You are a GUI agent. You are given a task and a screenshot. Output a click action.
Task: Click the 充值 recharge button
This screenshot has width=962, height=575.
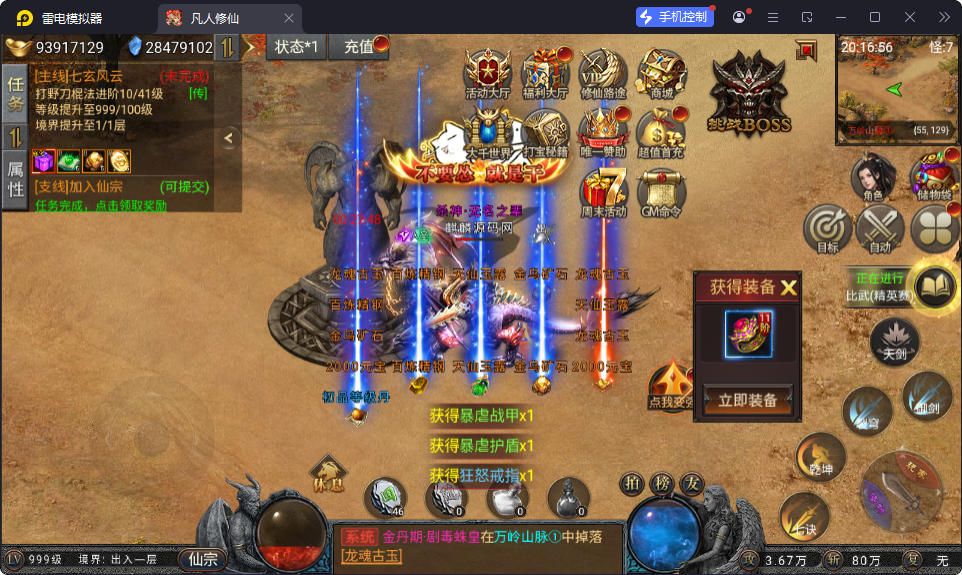(361, 46)
